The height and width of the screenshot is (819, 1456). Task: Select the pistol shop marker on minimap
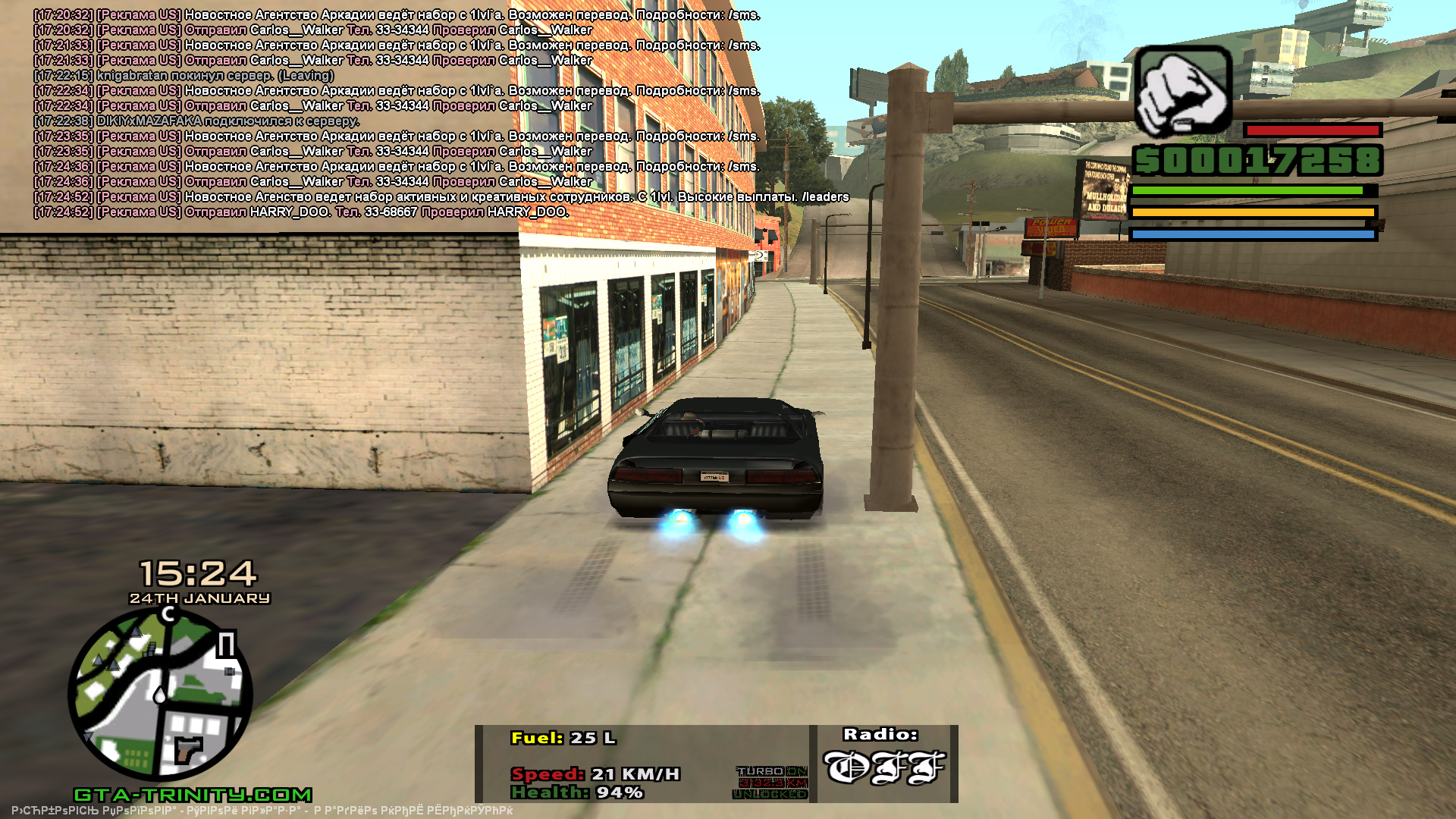coord(188,749)
